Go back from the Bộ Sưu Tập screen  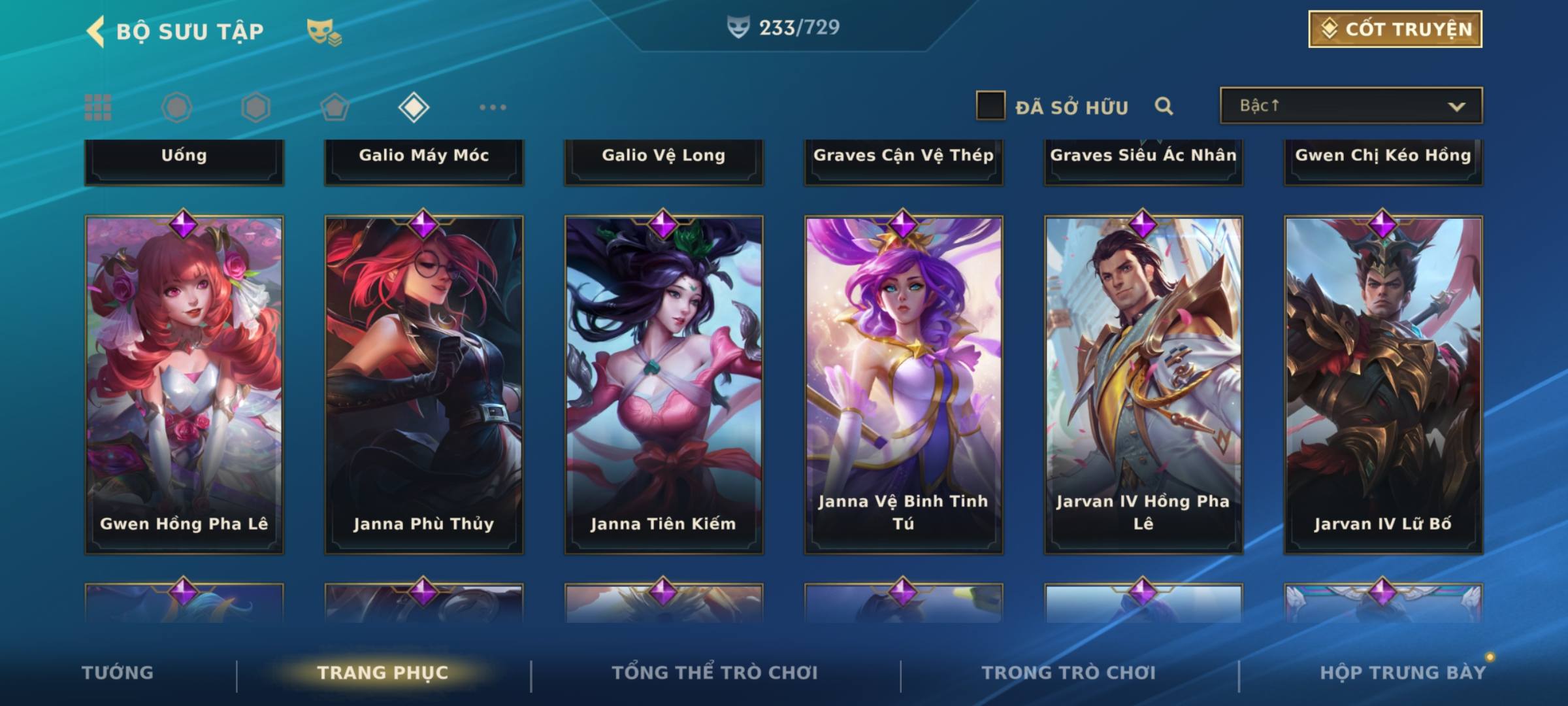[x=95, y=31]
